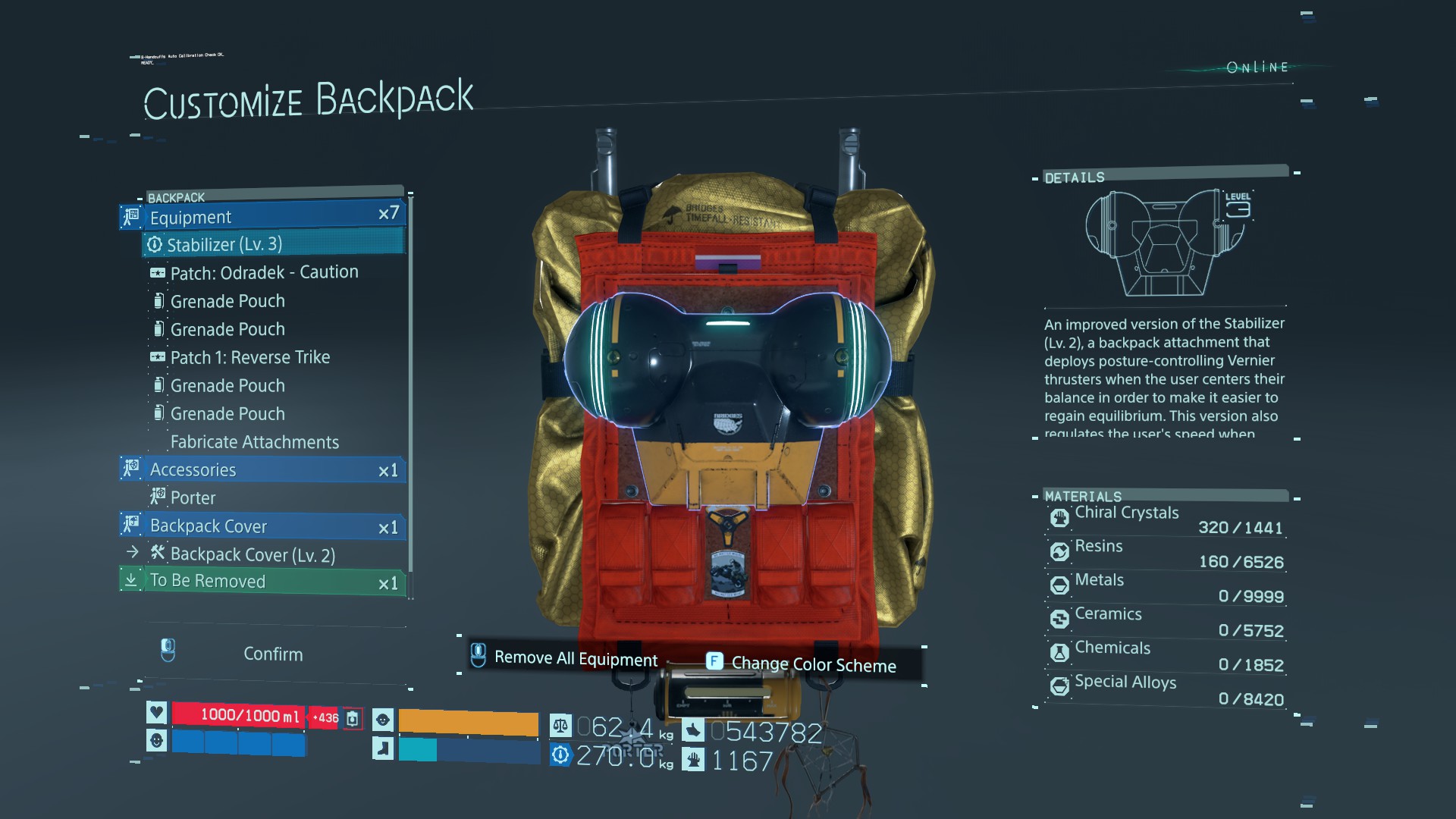Open Fabricate Attachments
1456x819 pixels.
click(254, 442)
